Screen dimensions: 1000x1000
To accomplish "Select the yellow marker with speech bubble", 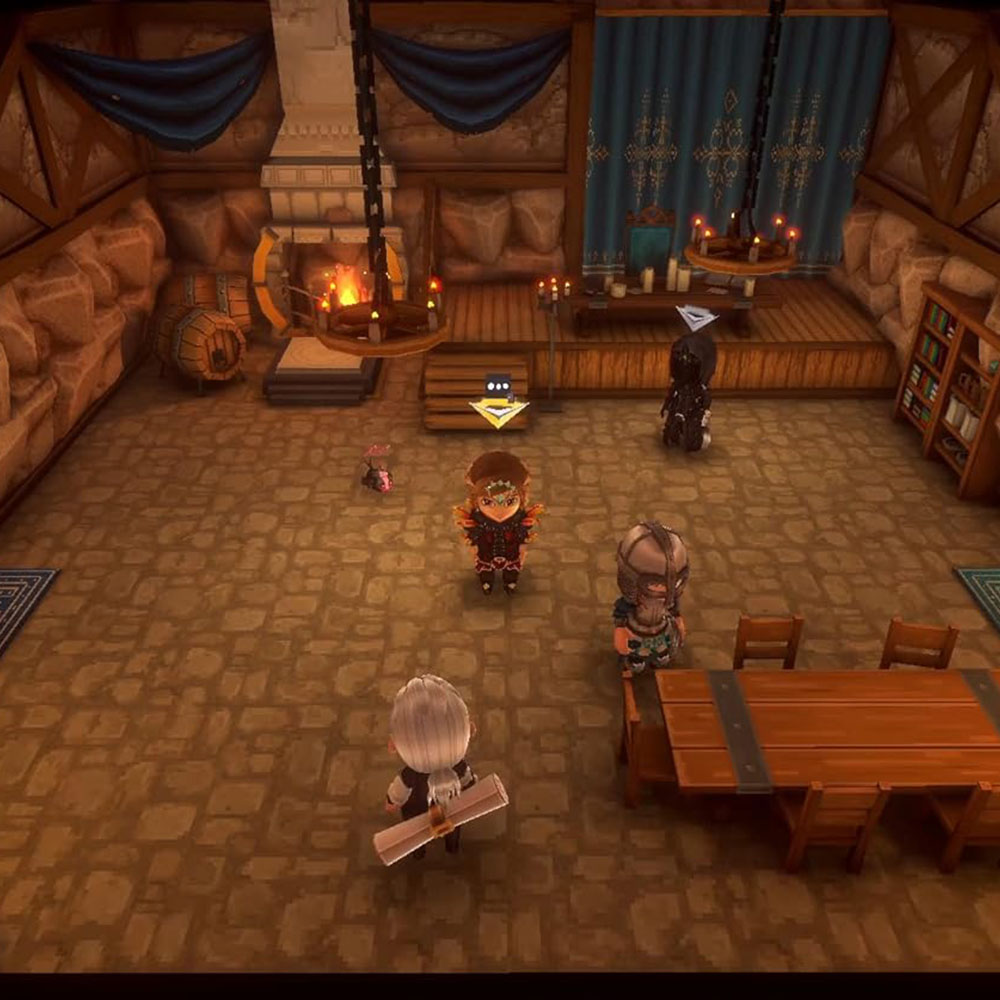I will [498, 405].
